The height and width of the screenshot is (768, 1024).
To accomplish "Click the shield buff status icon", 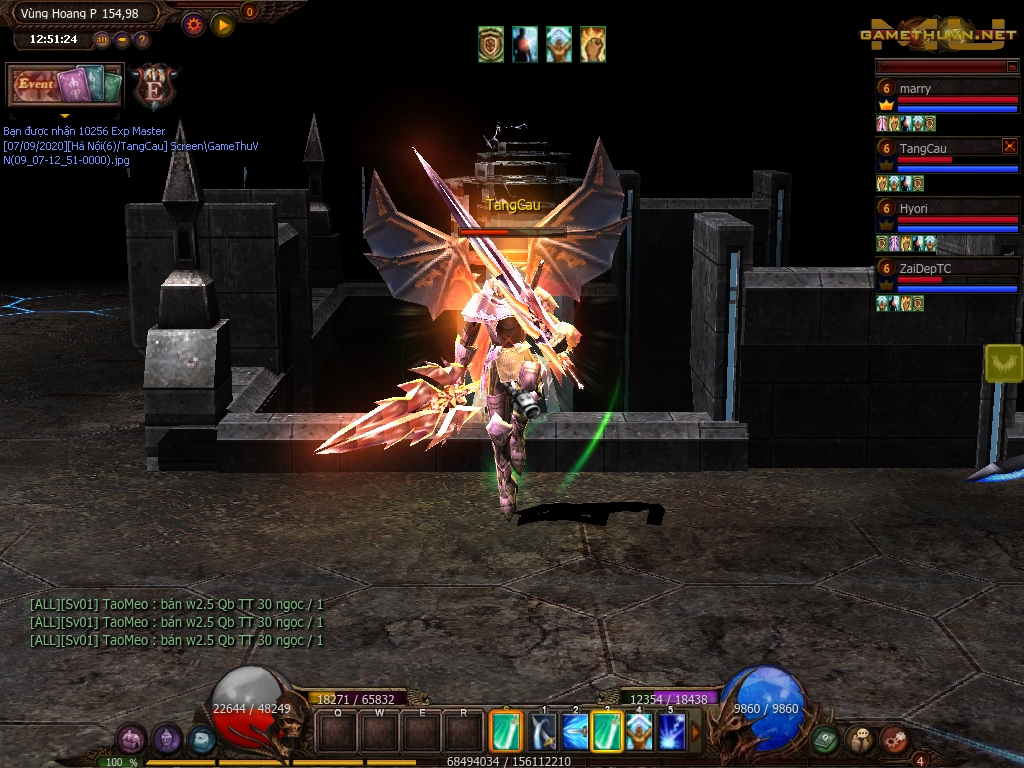I will 491,45.
